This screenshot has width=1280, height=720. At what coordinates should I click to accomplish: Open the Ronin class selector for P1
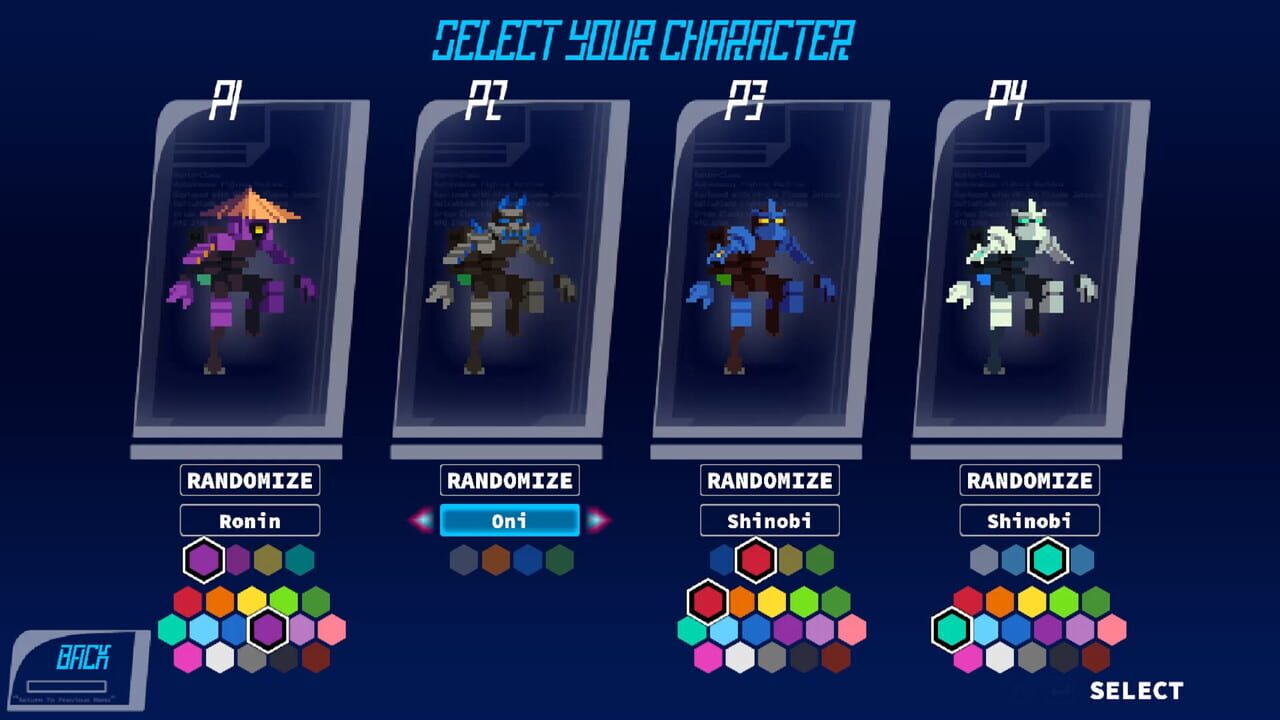point(248,520)
